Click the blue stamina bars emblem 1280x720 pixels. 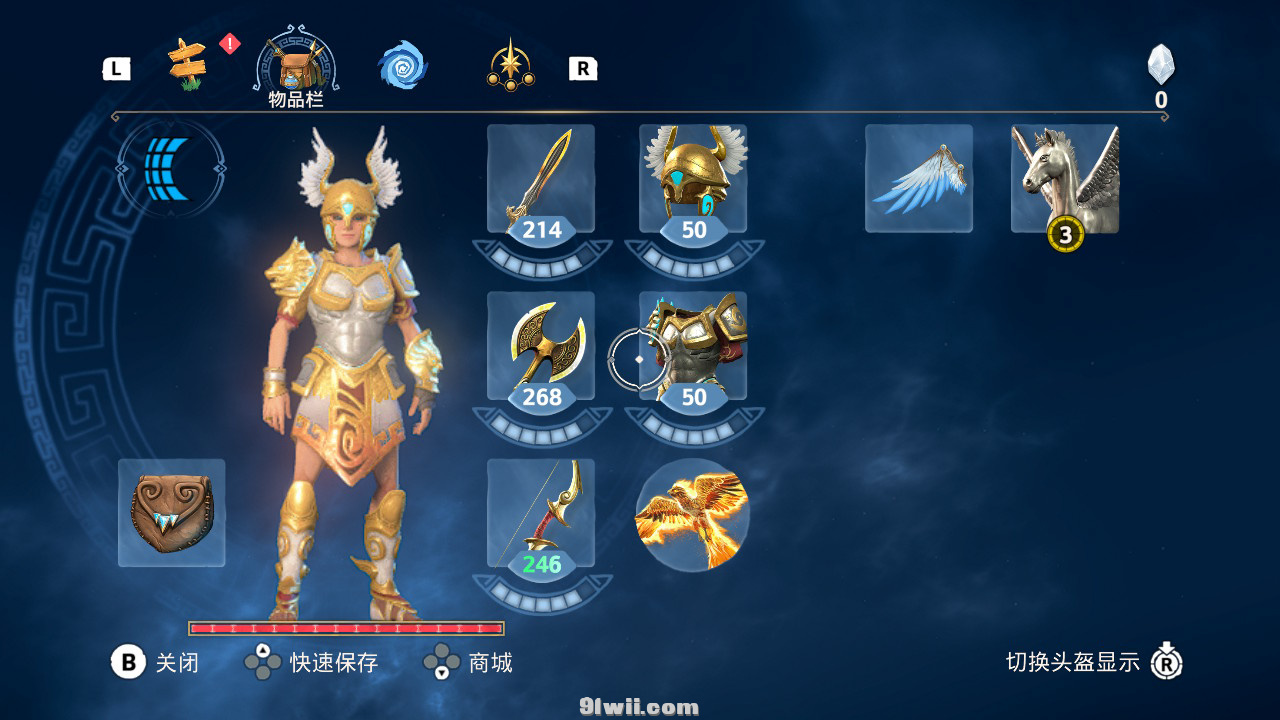[x=171, y=169]
